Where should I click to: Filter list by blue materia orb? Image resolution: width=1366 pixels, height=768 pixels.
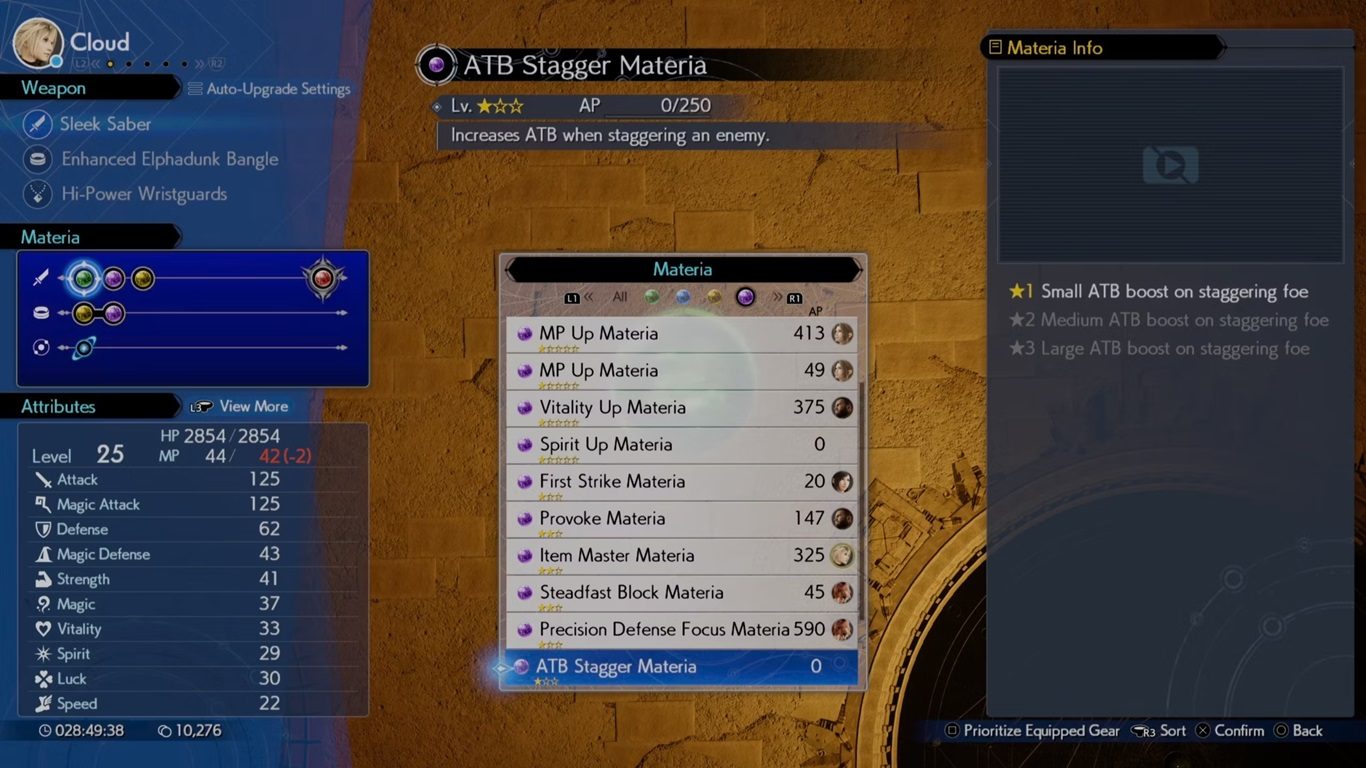tap(683, 297)
